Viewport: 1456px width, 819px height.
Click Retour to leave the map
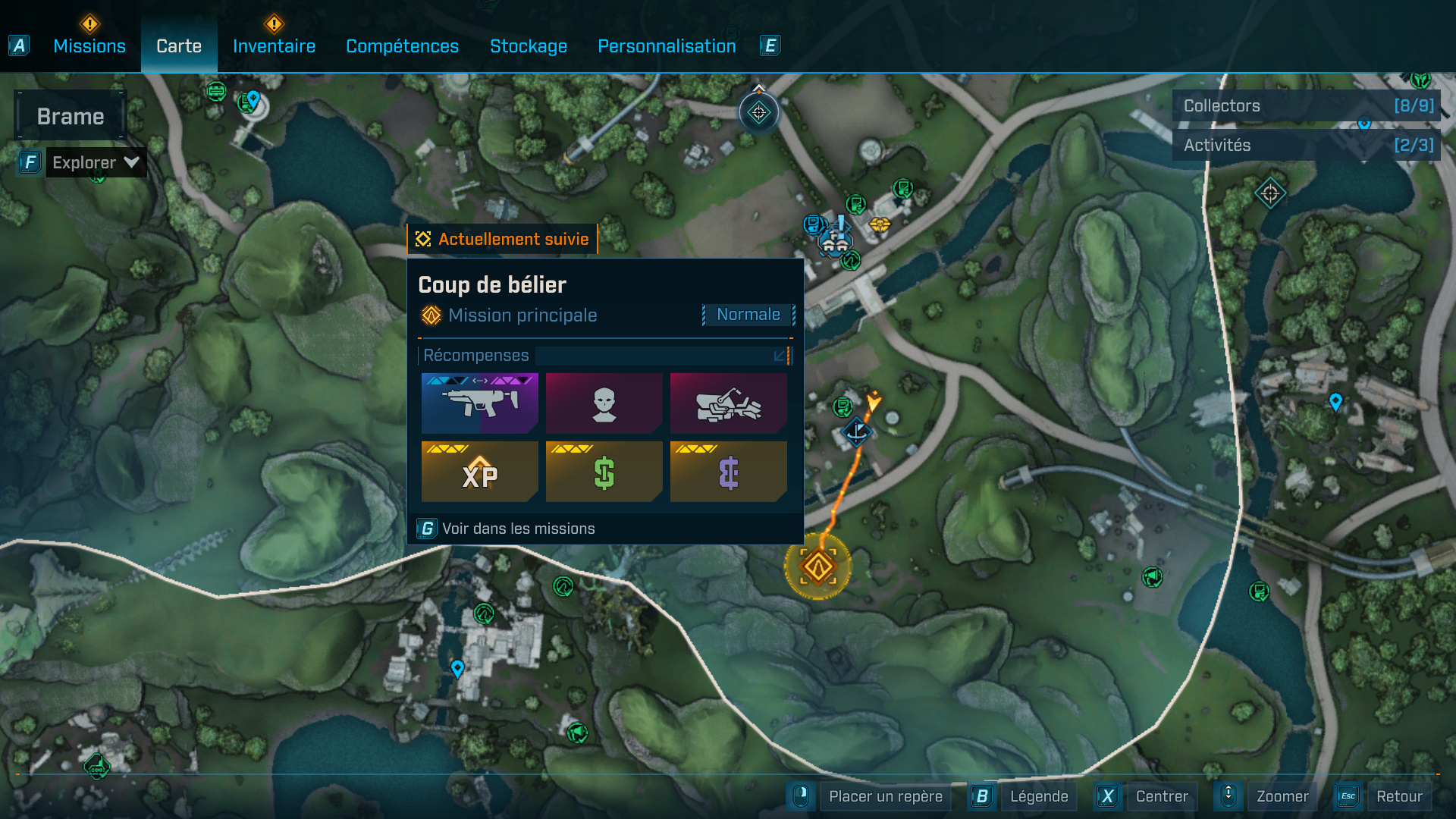click(x=1399, y=796)
